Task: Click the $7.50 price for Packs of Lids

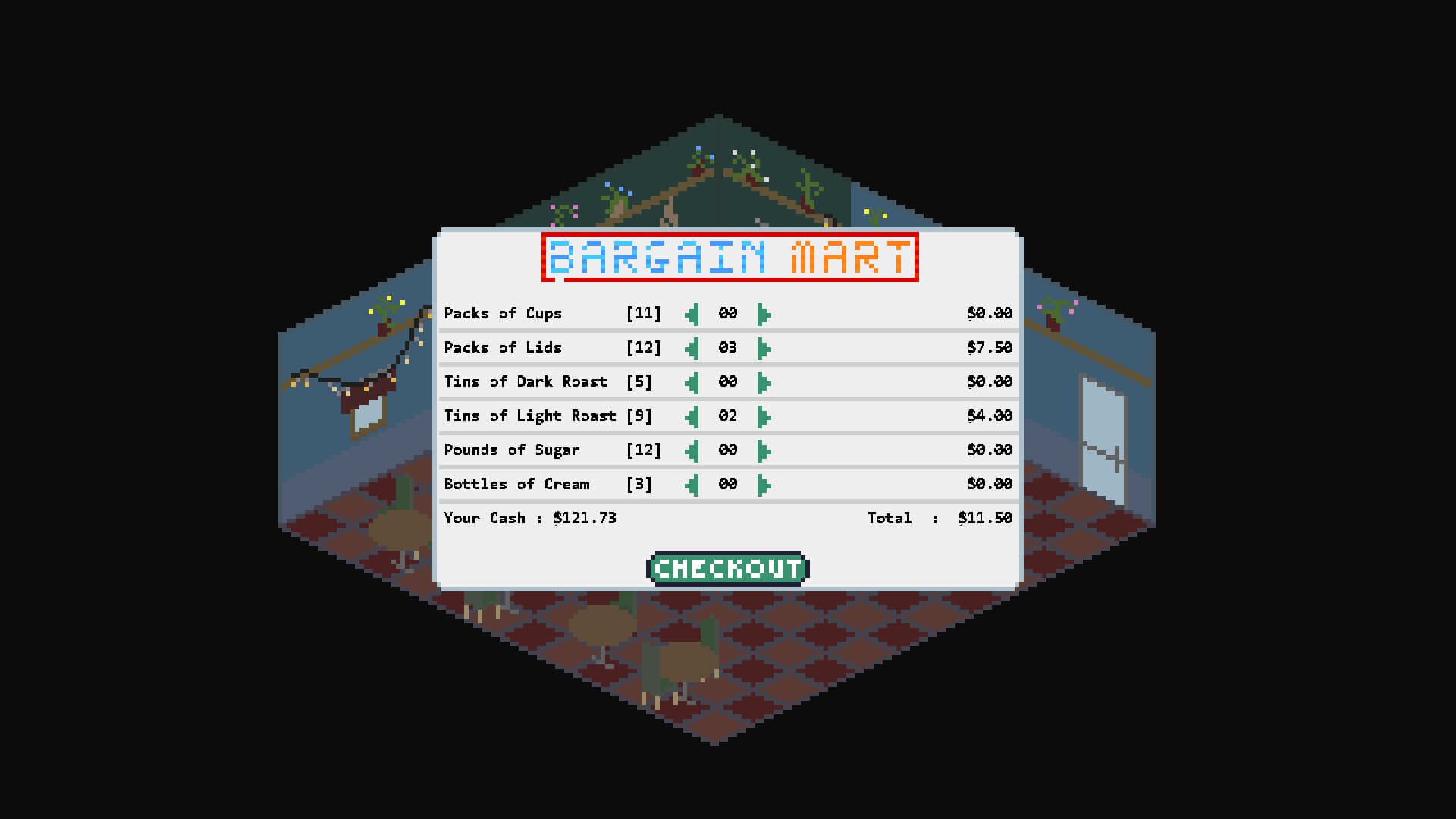Action: (990, 347)
